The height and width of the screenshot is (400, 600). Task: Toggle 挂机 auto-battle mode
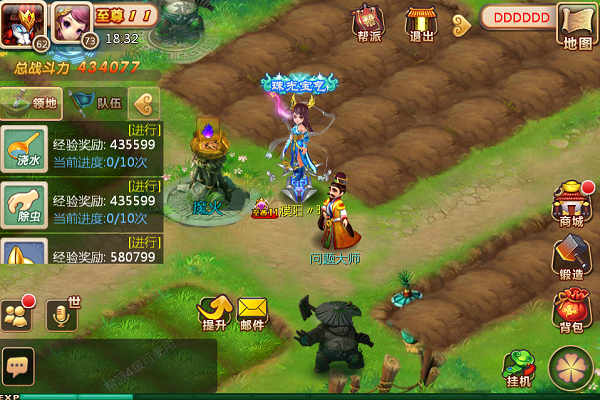tap(519, 368)
